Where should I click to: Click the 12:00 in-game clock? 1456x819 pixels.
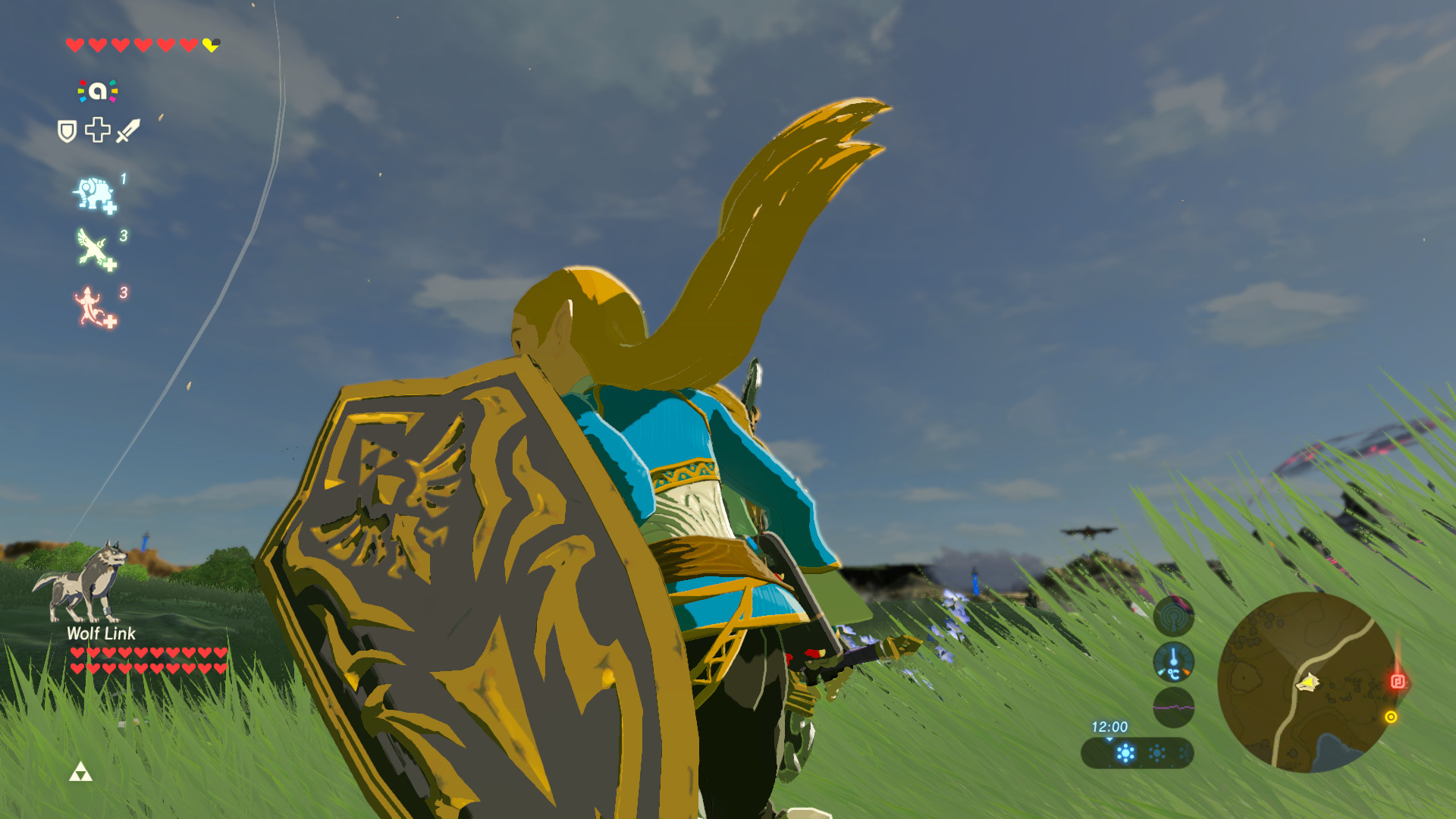coord(1110,727)
